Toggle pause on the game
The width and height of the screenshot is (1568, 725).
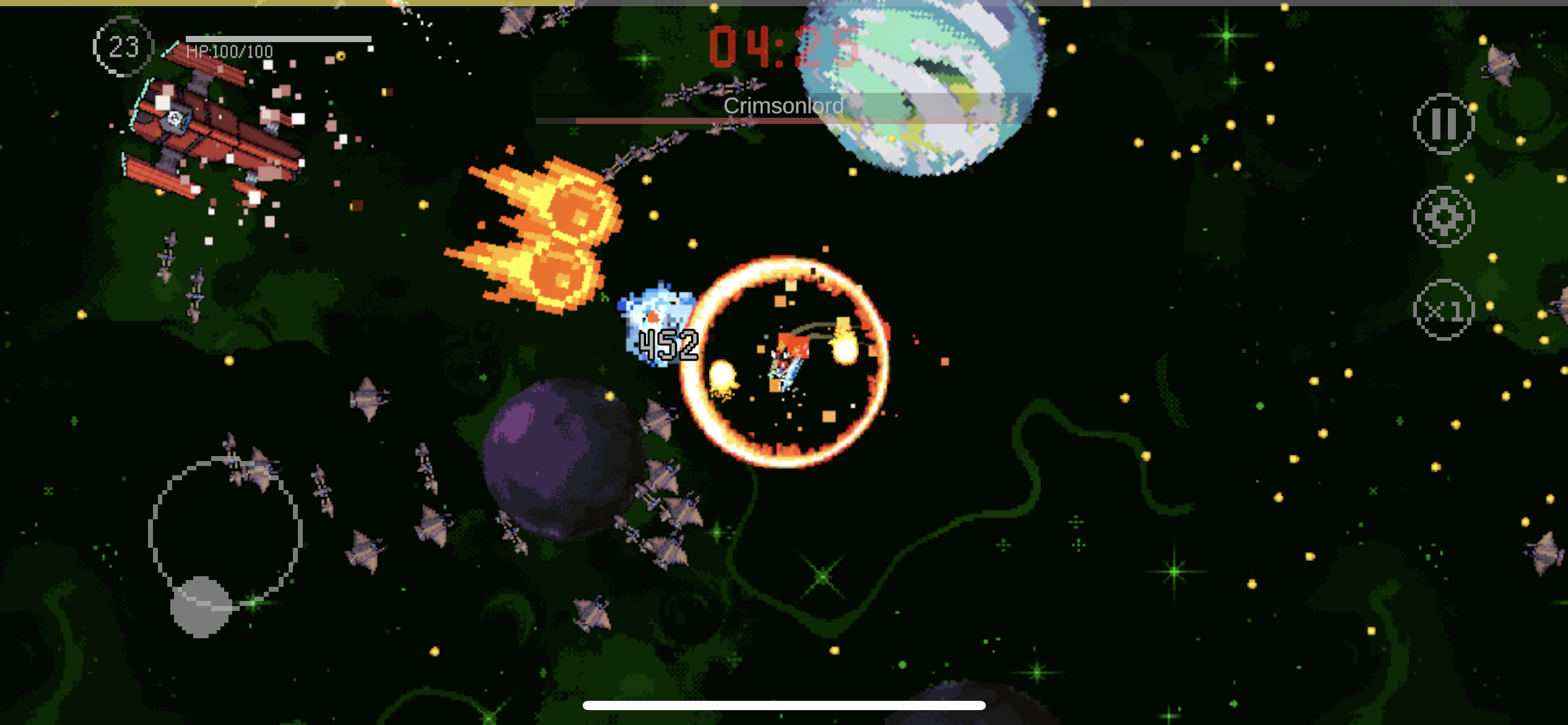[x=1445, y=123]
